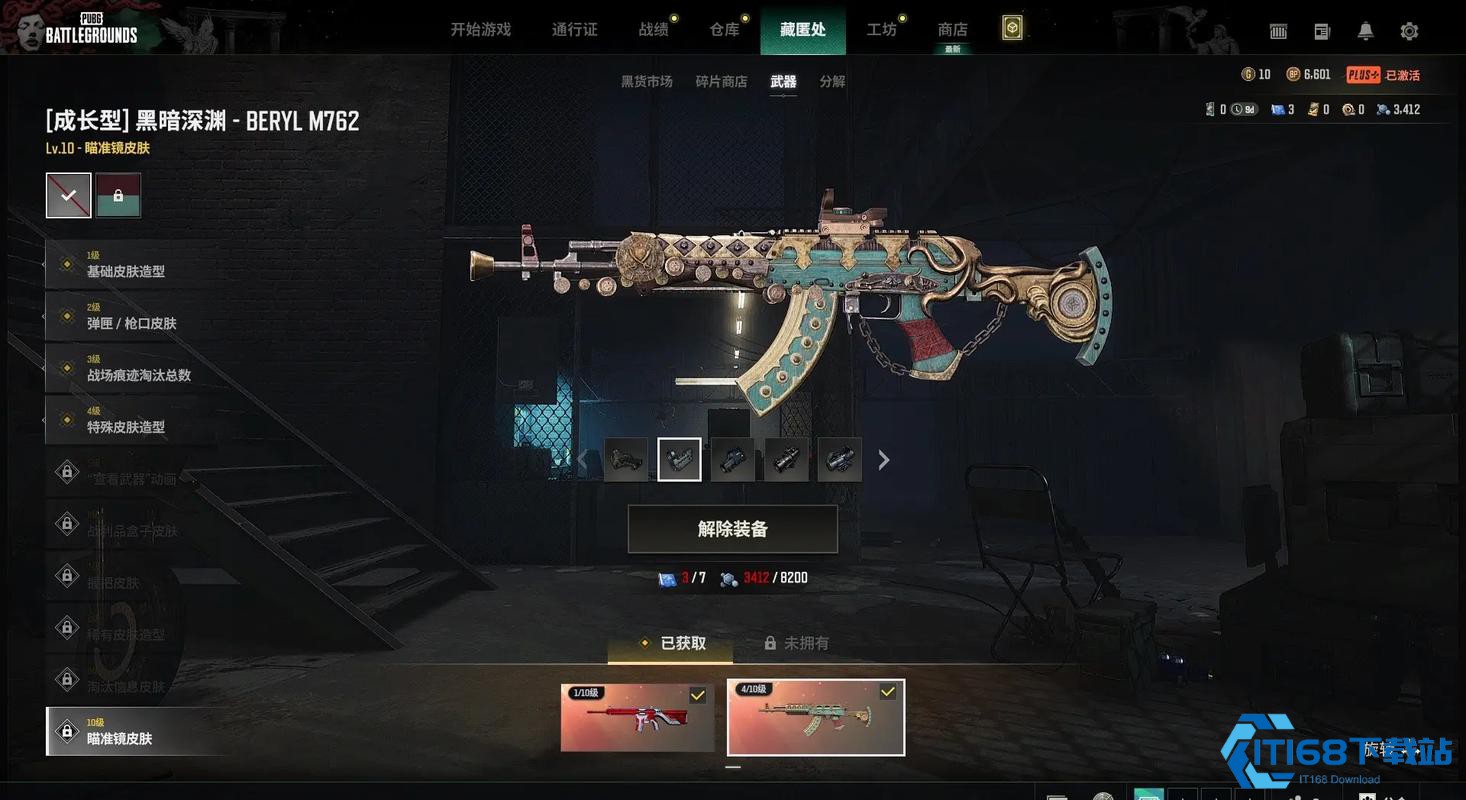Select the locked teal skin variant swatch
This screenshot has width=1466, height=800.
pyautogui.click(x=119, y=194)
